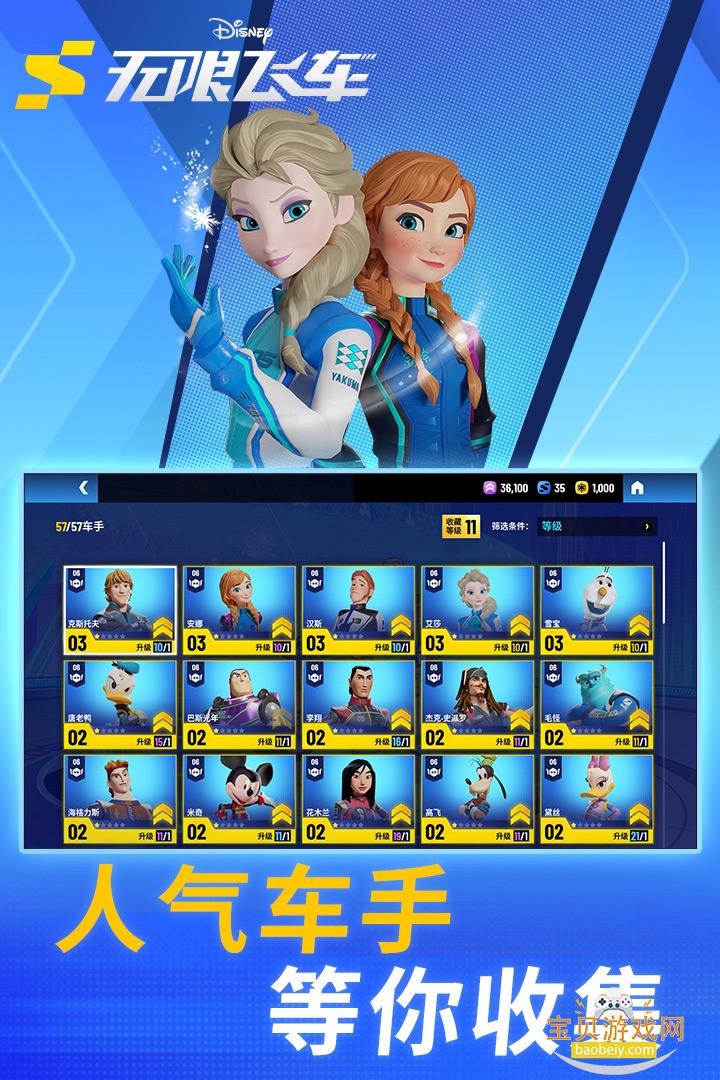Viewport: 720px width, 1080px height.
Task: Select the 克斯托夫 (Kristoff) racer card
Action: (x=120, y=610)
